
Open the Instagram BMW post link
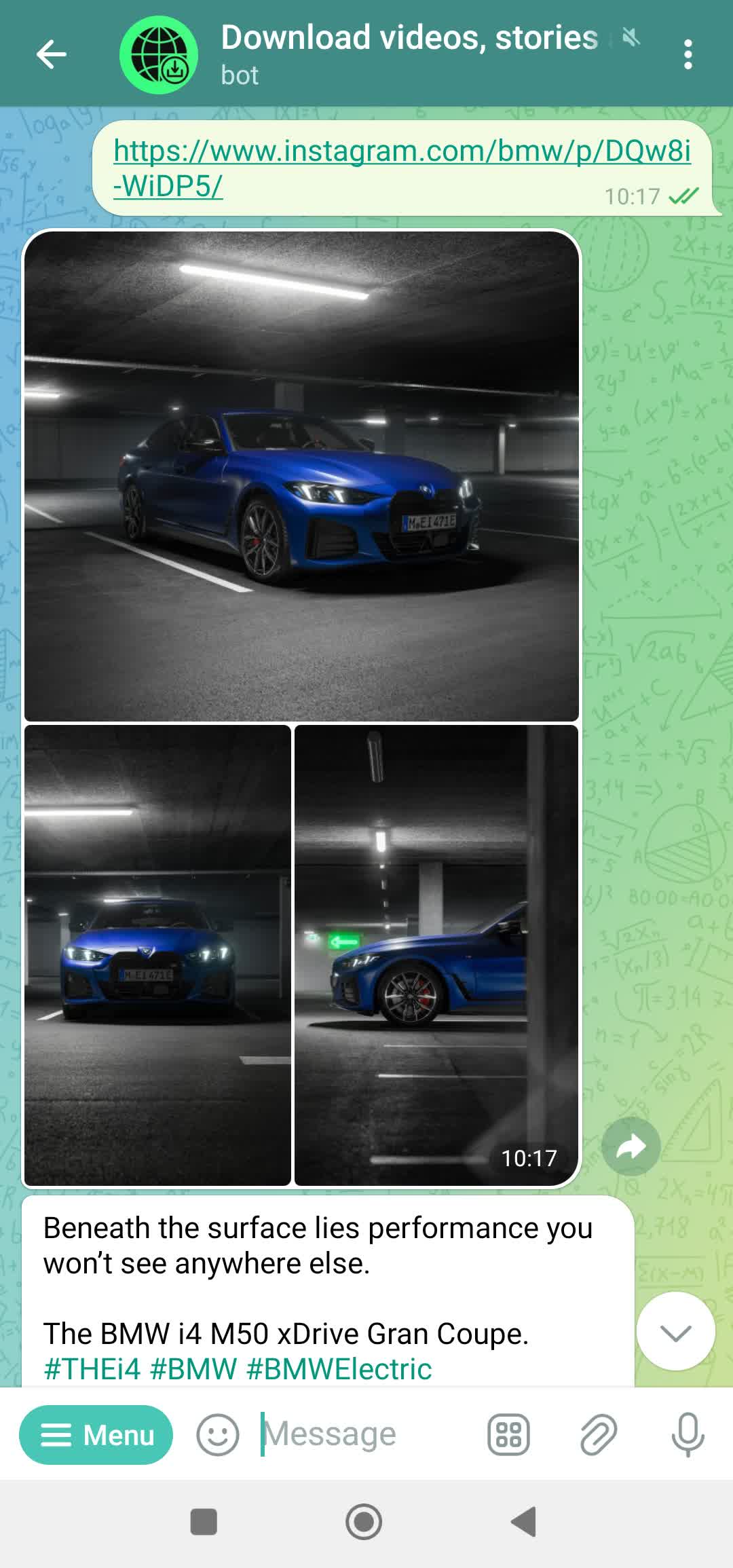[401, 152]
